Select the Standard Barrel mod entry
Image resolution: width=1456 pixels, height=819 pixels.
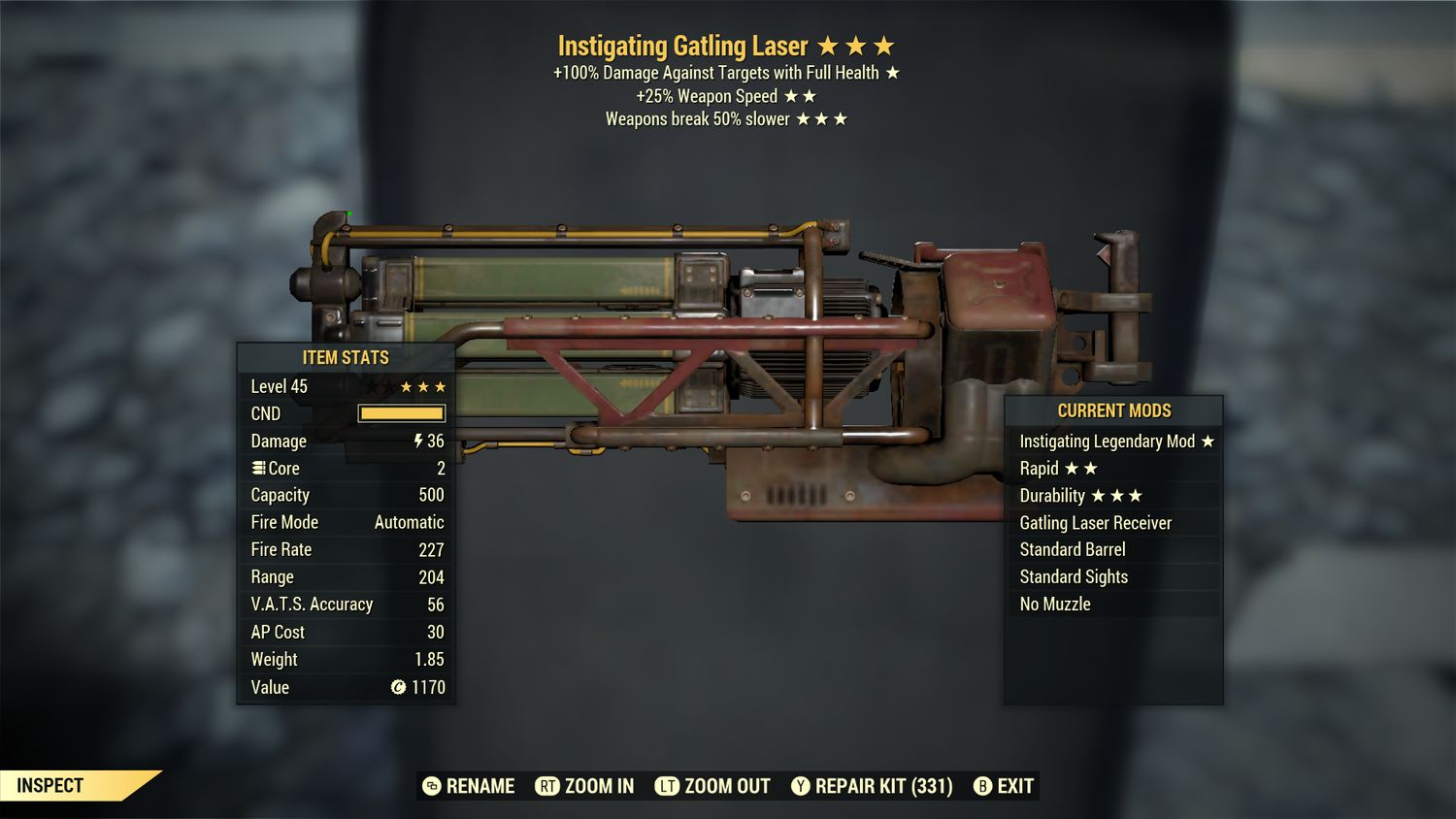click(1072, 549)
